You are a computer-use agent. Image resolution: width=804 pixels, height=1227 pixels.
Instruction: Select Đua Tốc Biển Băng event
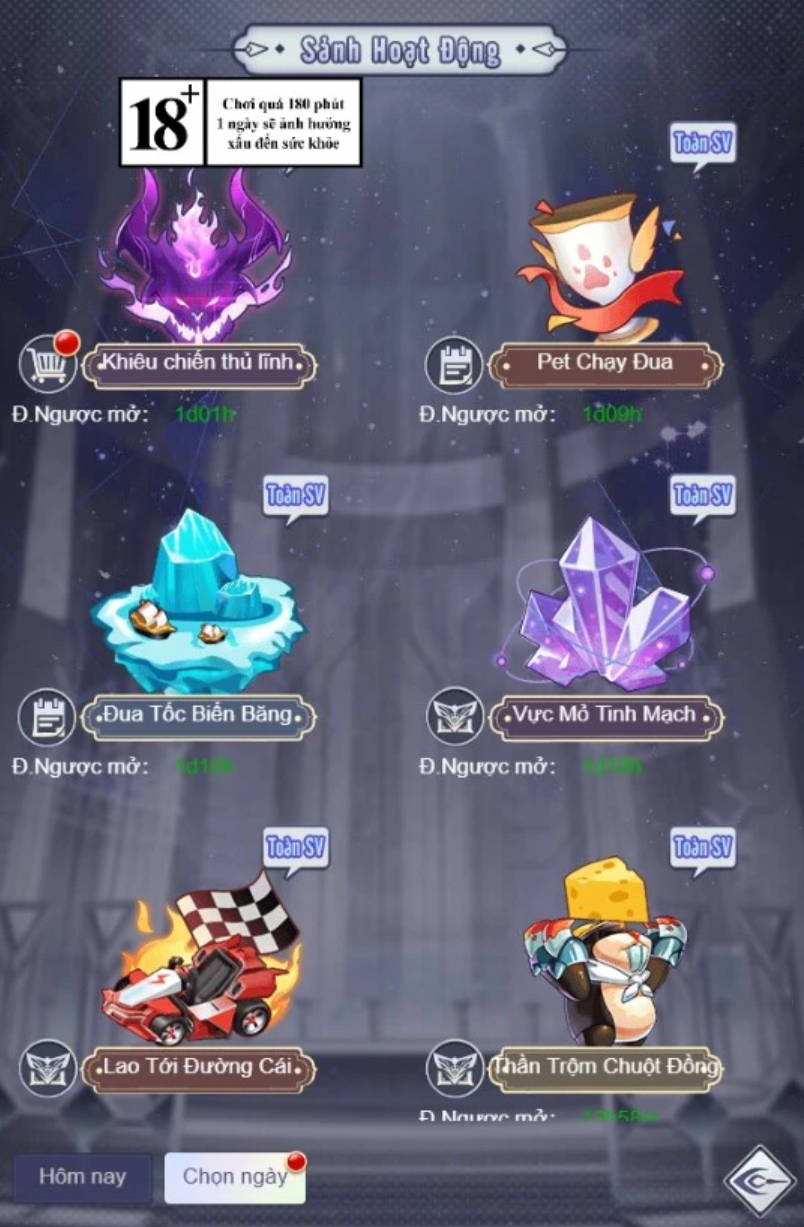198,716
